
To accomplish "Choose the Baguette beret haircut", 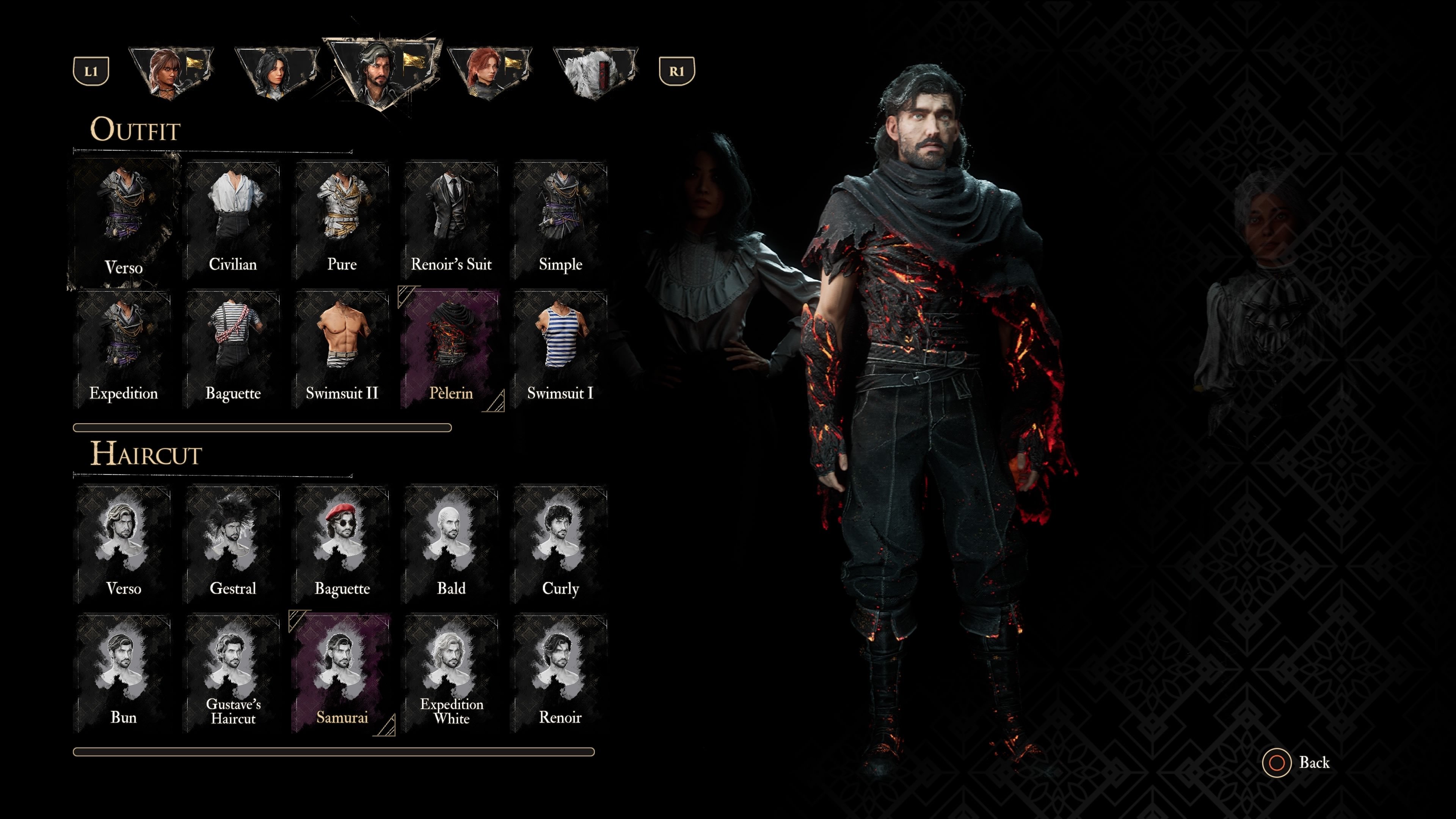I will (342, 544).
